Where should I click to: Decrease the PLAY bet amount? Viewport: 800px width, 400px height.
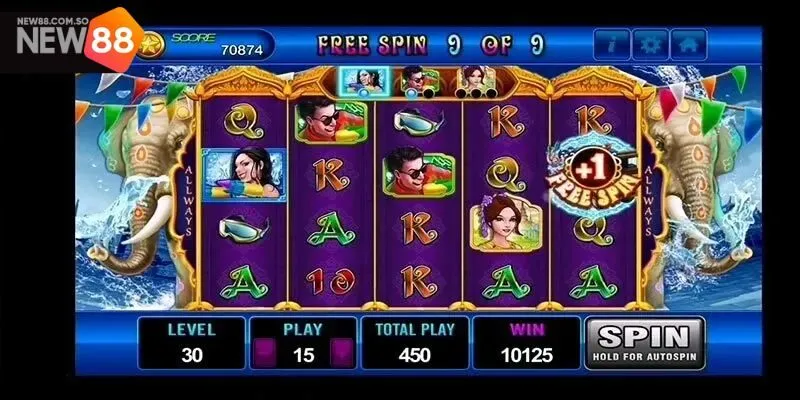[264, 354]
